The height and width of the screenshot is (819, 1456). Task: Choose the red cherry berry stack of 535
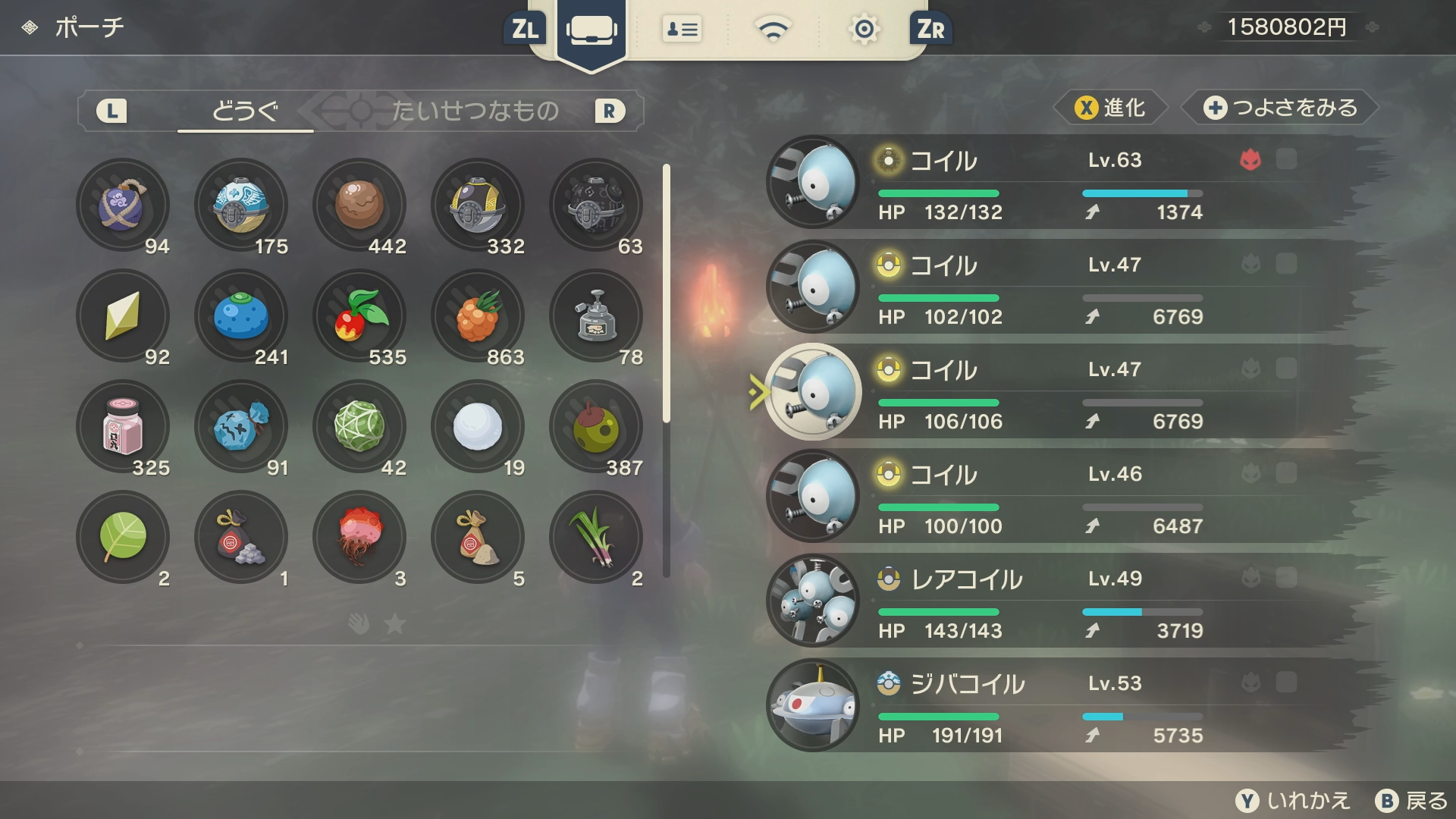click(x=359, y=316)
